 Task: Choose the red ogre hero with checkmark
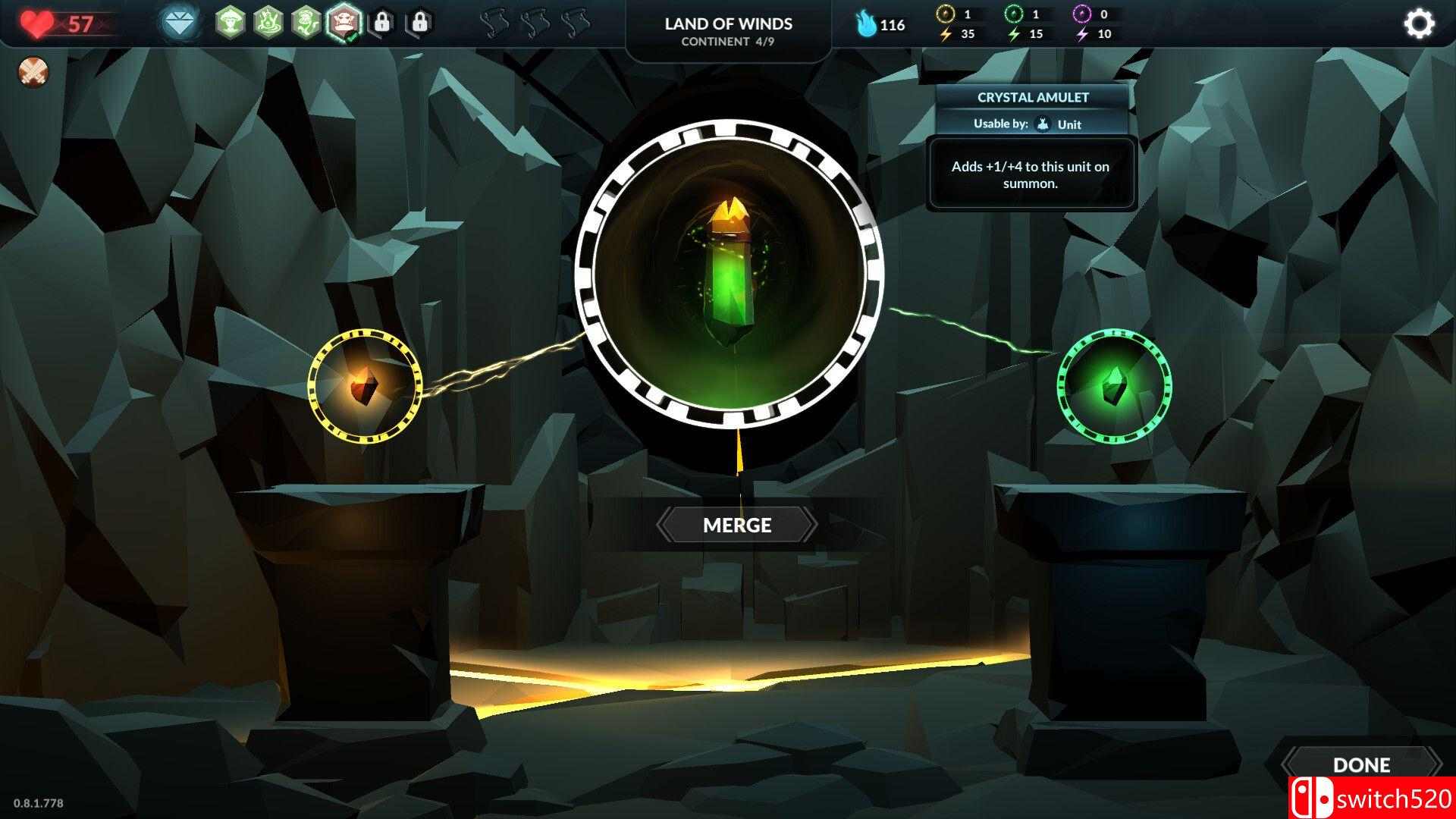tap(344, 23)
